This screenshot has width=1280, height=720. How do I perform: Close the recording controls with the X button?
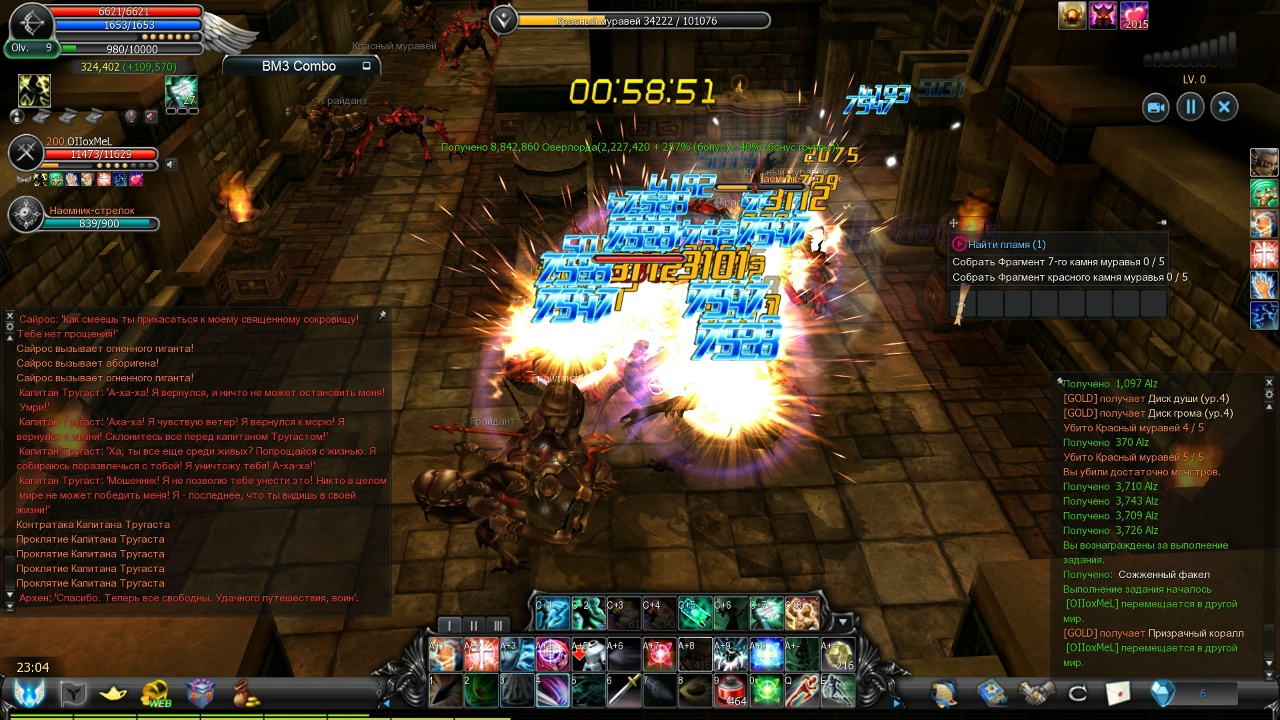point(1224,107)
